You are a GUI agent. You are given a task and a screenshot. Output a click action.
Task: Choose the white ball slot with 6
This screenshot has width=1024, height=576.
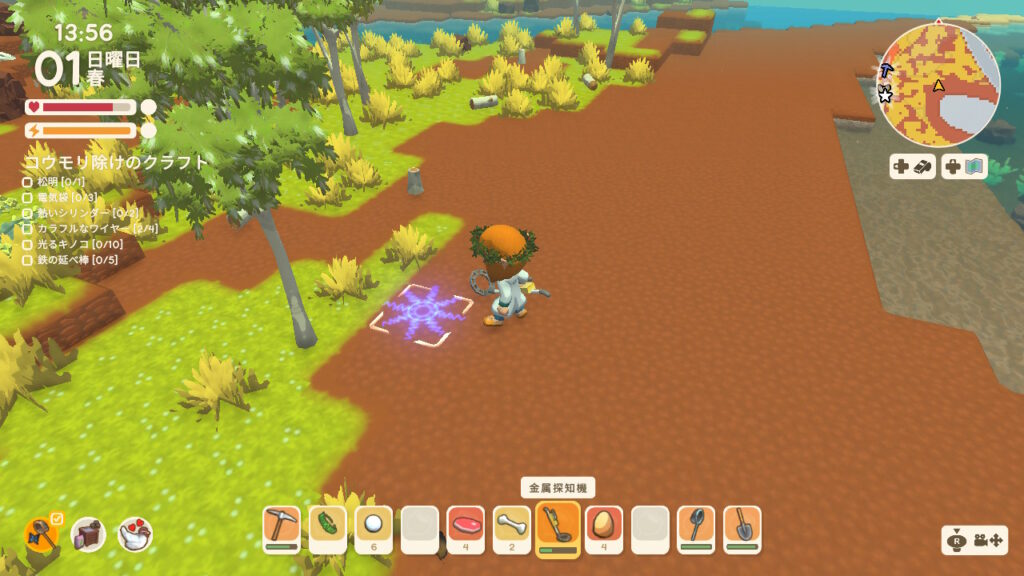tap(373, 526)
